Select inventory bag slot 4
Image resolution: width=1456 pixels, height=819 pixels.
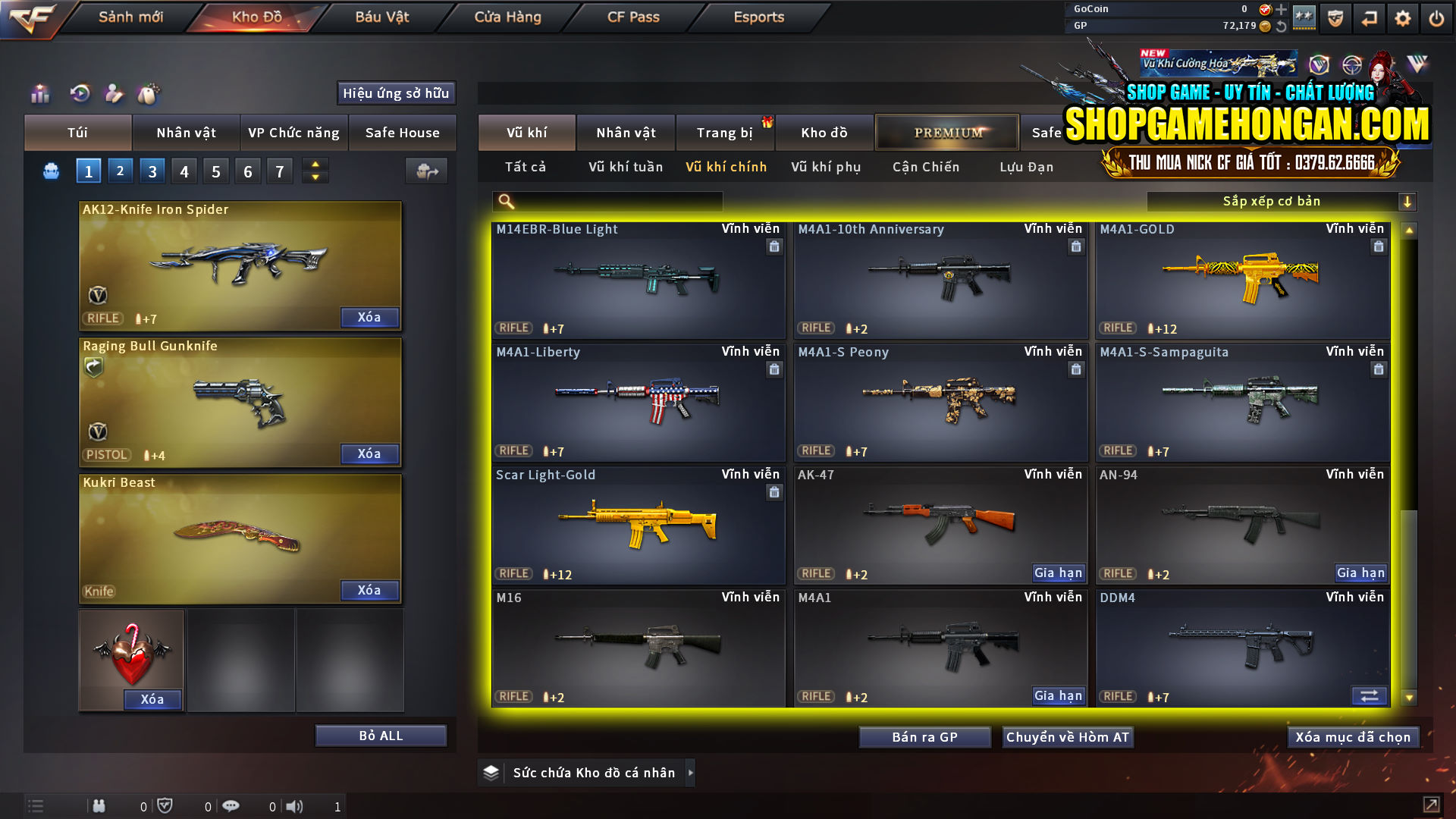pyautogui.click(x=184, y=171)
